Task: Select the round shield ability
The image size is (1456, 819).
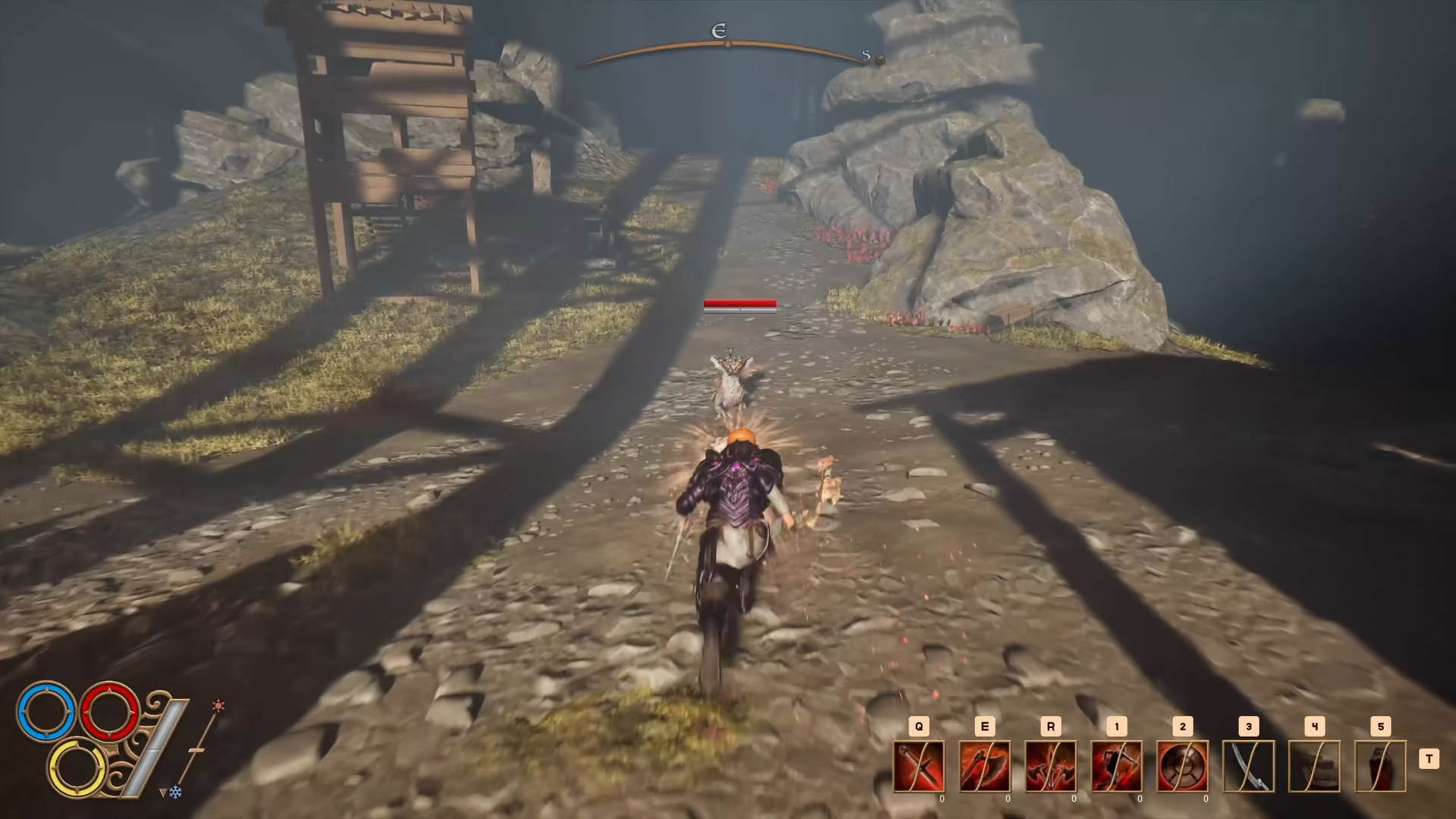Action: click(1182, 766)
